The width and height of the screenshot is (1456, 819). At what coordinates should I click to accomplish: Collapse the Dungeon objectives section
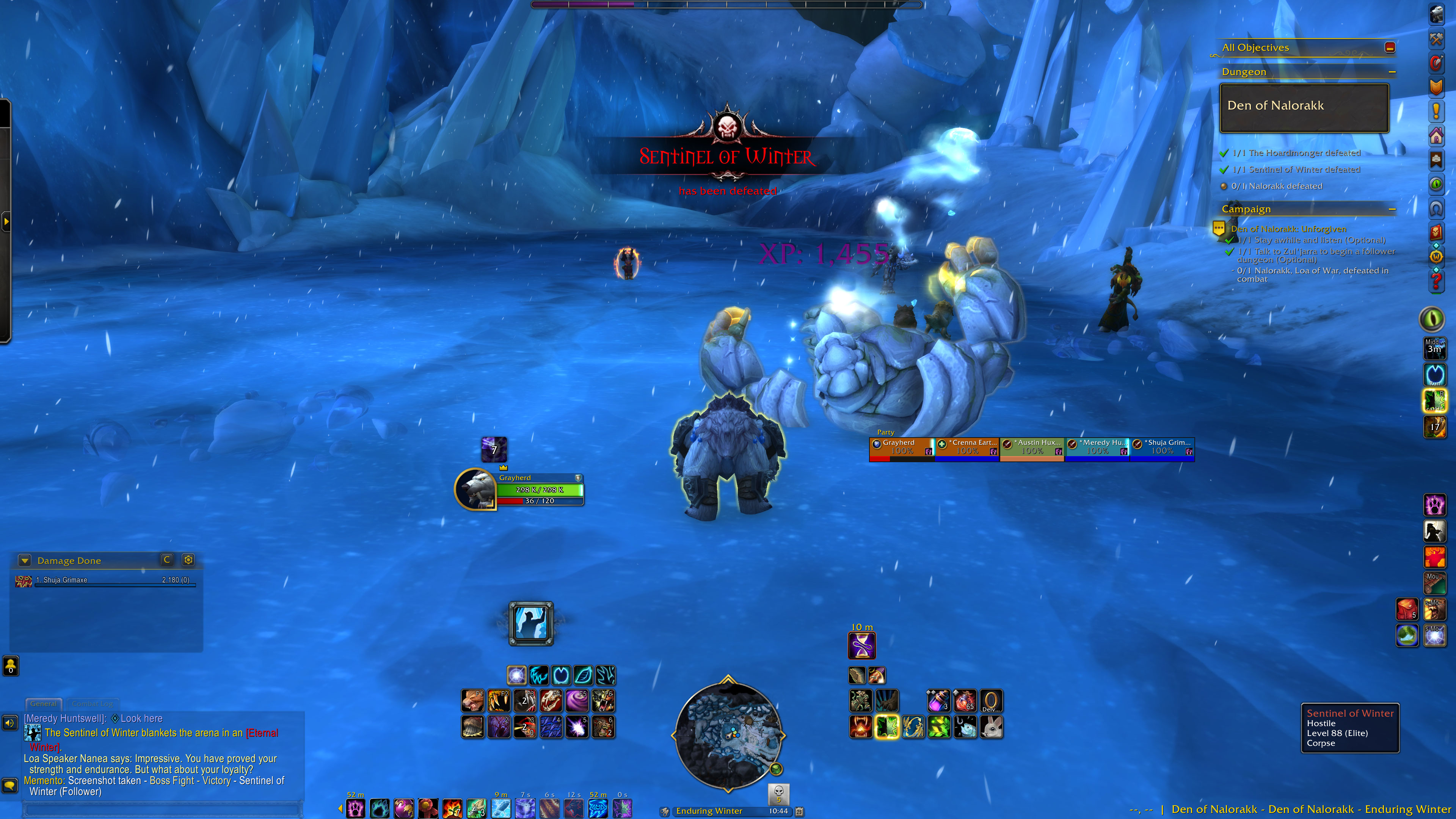coord(1392,72)
